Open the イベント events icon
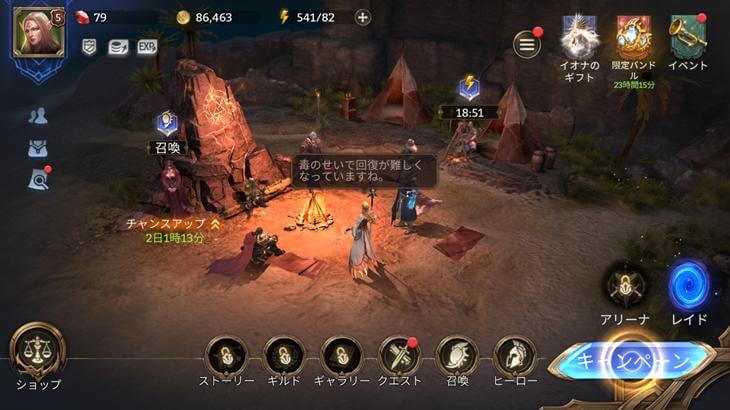730x410 pixels. [688, 38]
